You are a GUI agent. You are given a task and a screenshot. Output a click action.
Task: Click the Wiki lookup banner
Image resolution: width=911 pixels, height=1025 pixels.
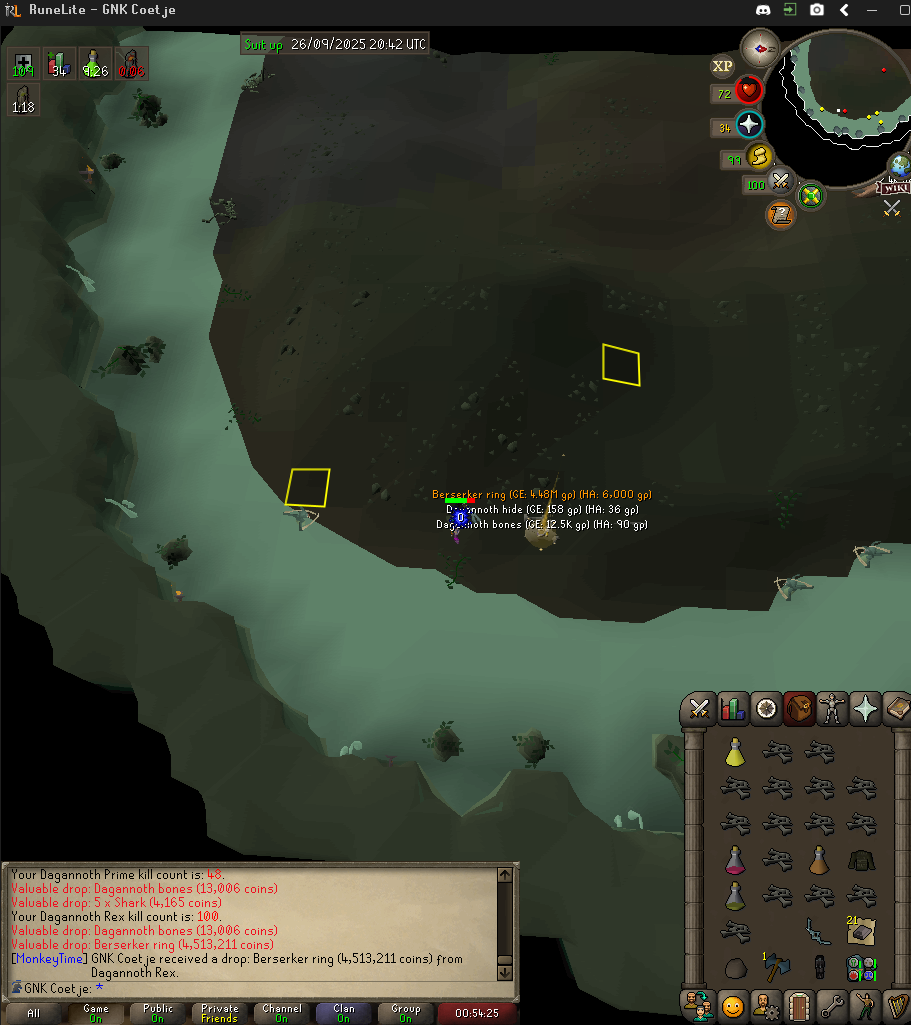pos(893,187)
